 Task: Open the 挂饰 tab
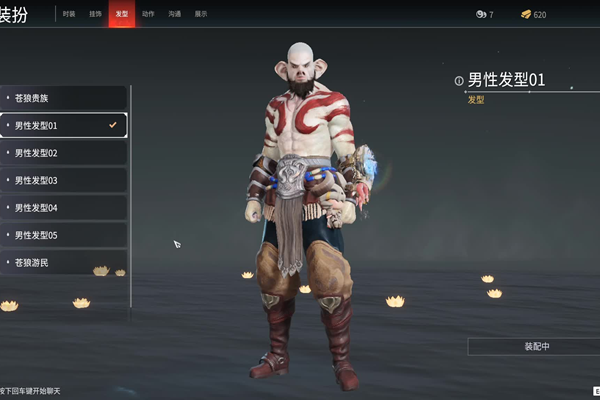click(x=95, y=14)
